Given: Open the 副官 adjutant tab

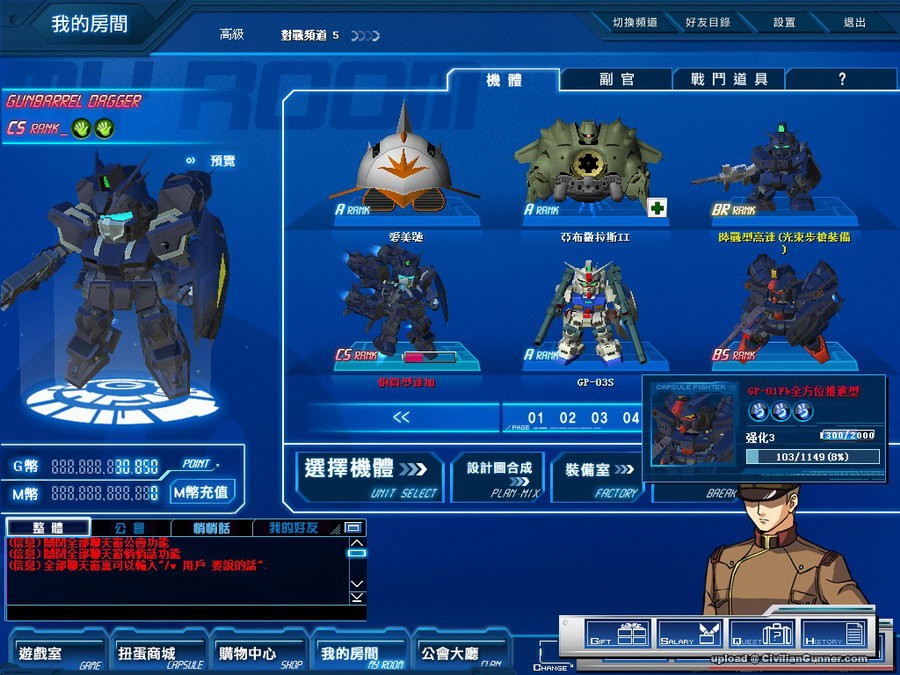Looking at the screenshot, I should click(616, 80).
